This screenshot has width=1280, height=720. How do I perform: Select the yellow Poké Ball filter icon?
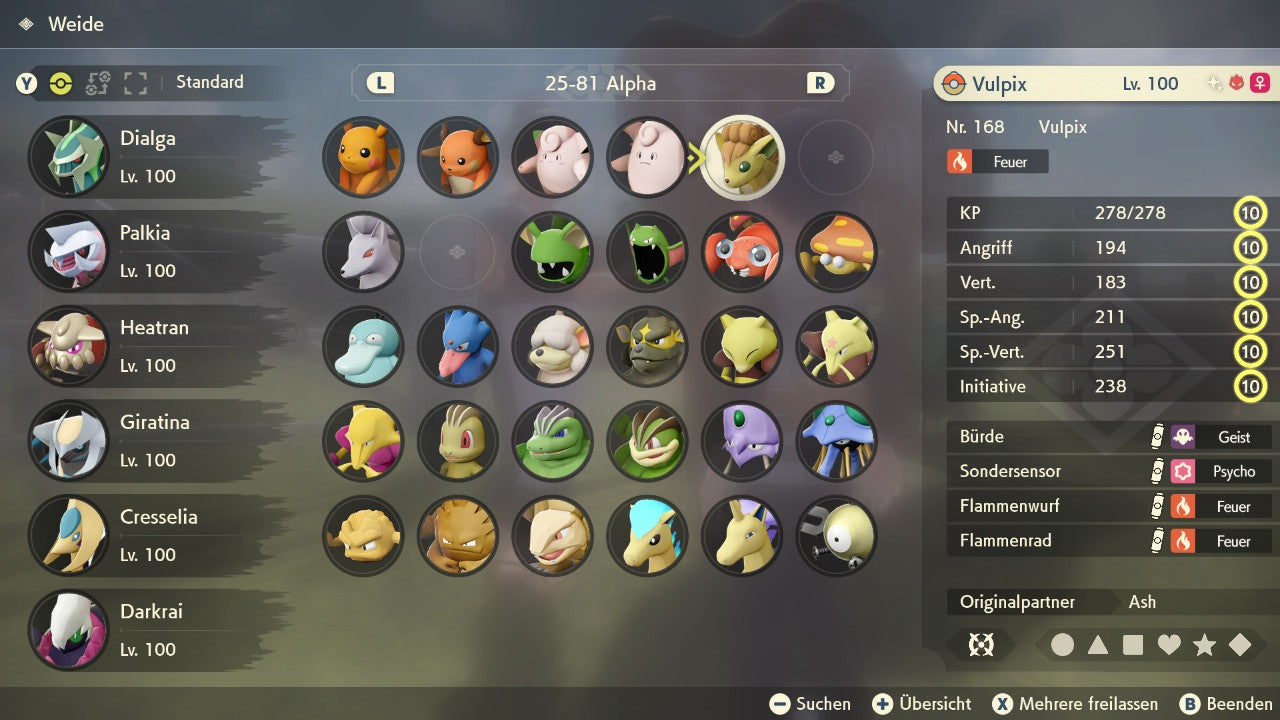[x=60, y=83]
